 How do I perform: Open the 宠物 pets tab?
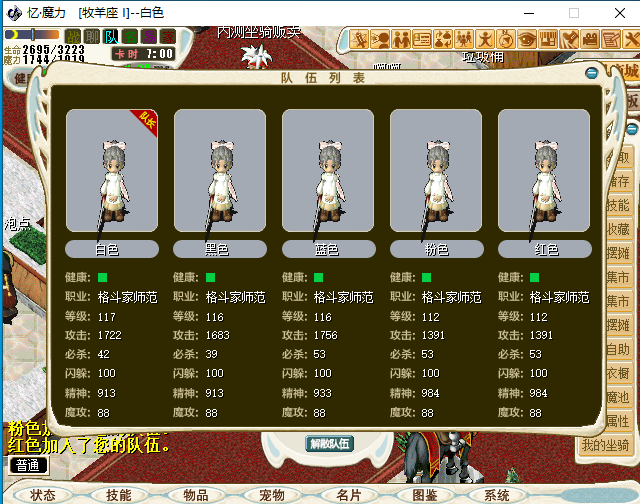[x=272, y=495]
